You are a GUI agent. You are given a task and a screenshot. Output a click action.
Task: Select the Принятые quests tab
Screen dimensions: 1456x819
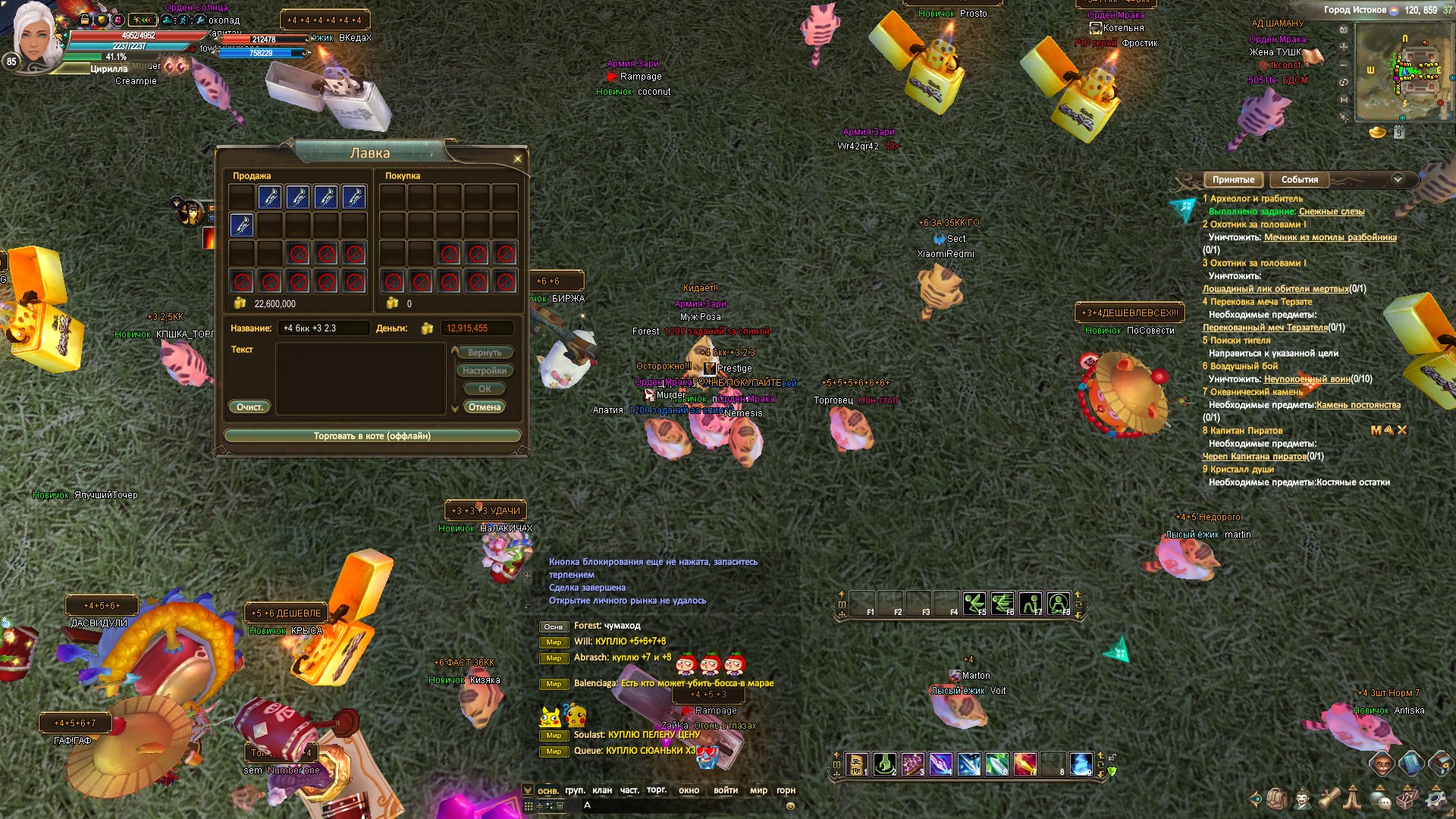pos(1233,180)
